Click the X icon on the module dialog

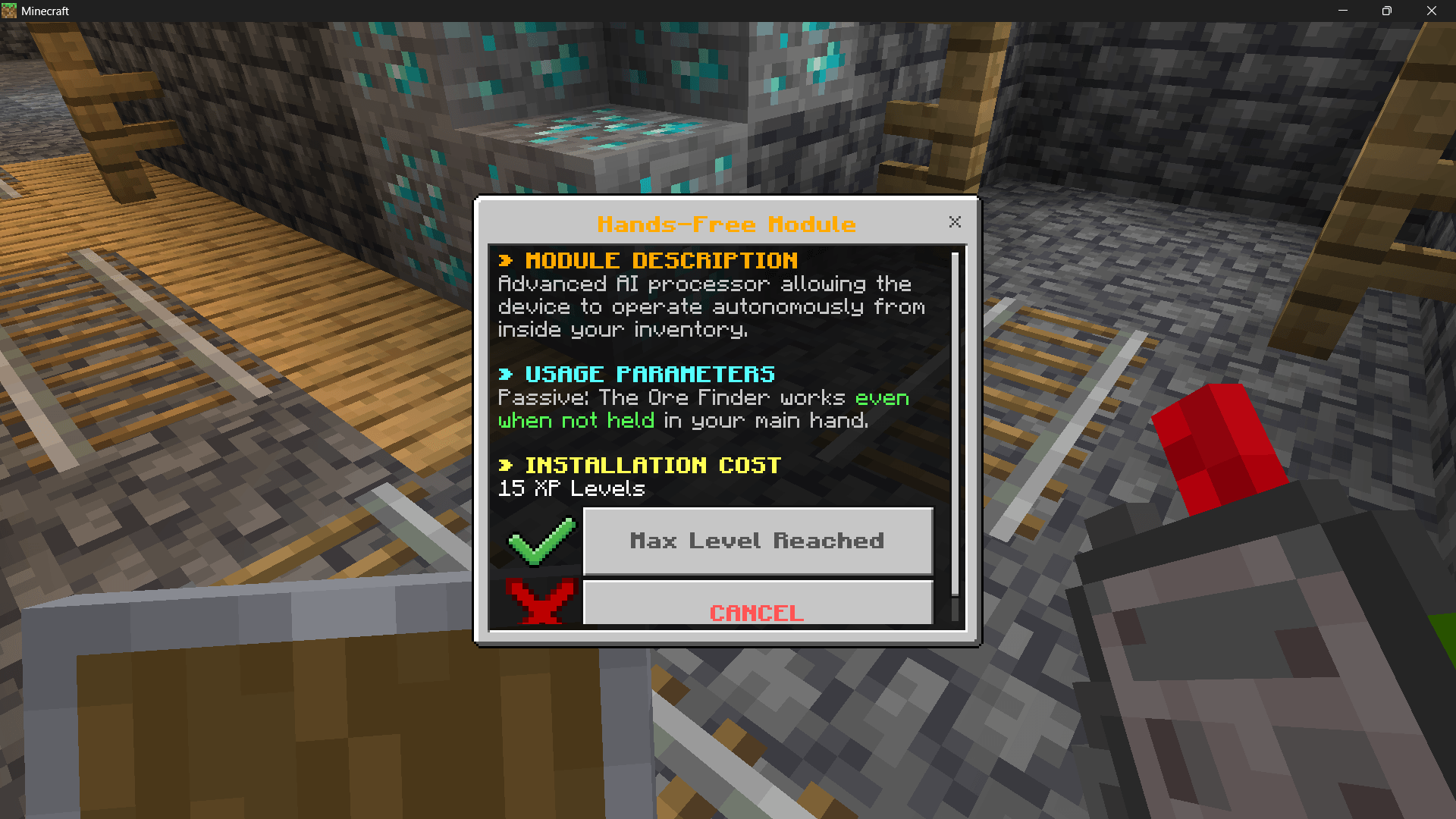[x=954, y=221]
